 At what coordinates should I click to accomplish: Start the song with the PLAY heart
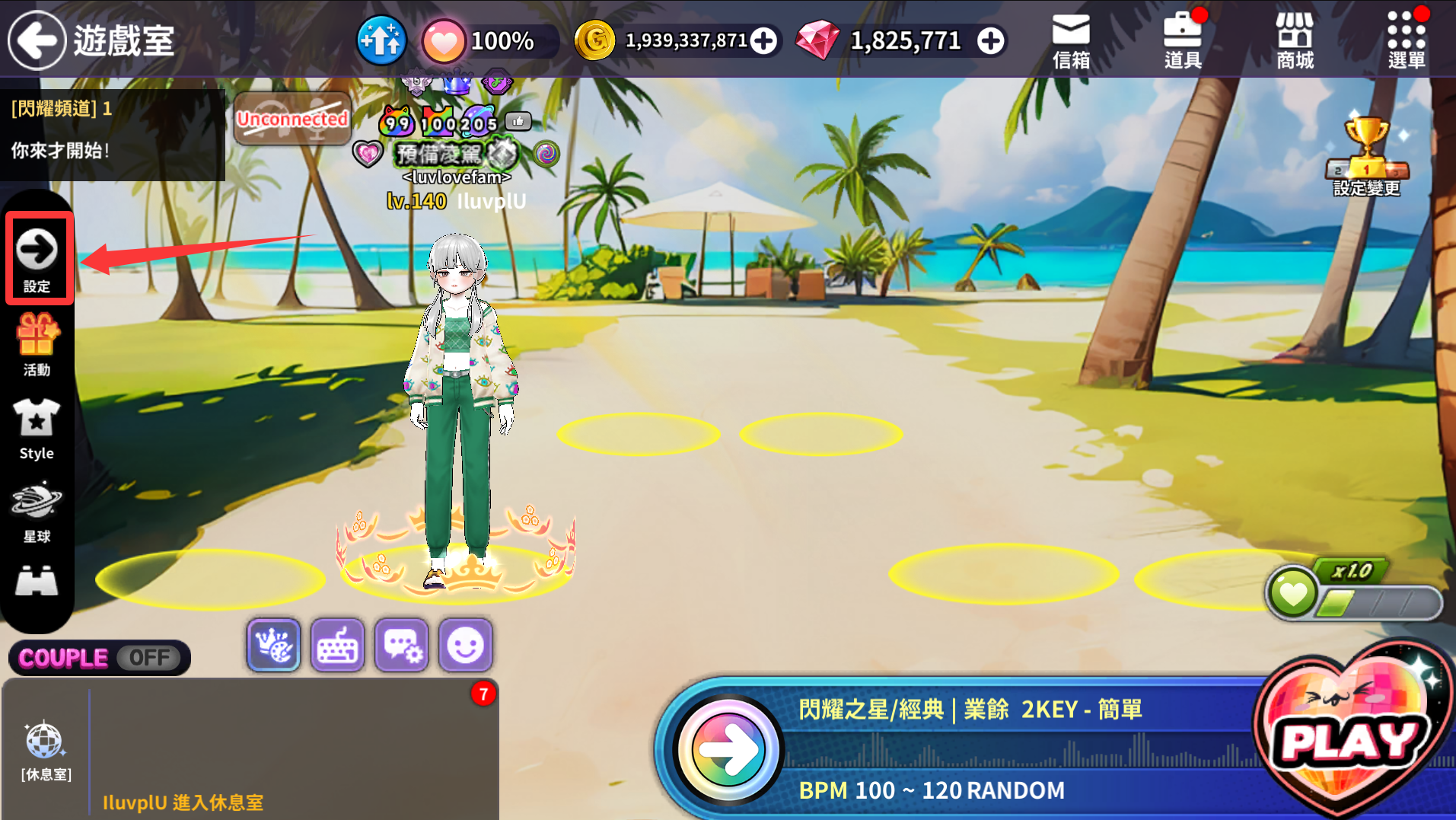pos(1351,739)
